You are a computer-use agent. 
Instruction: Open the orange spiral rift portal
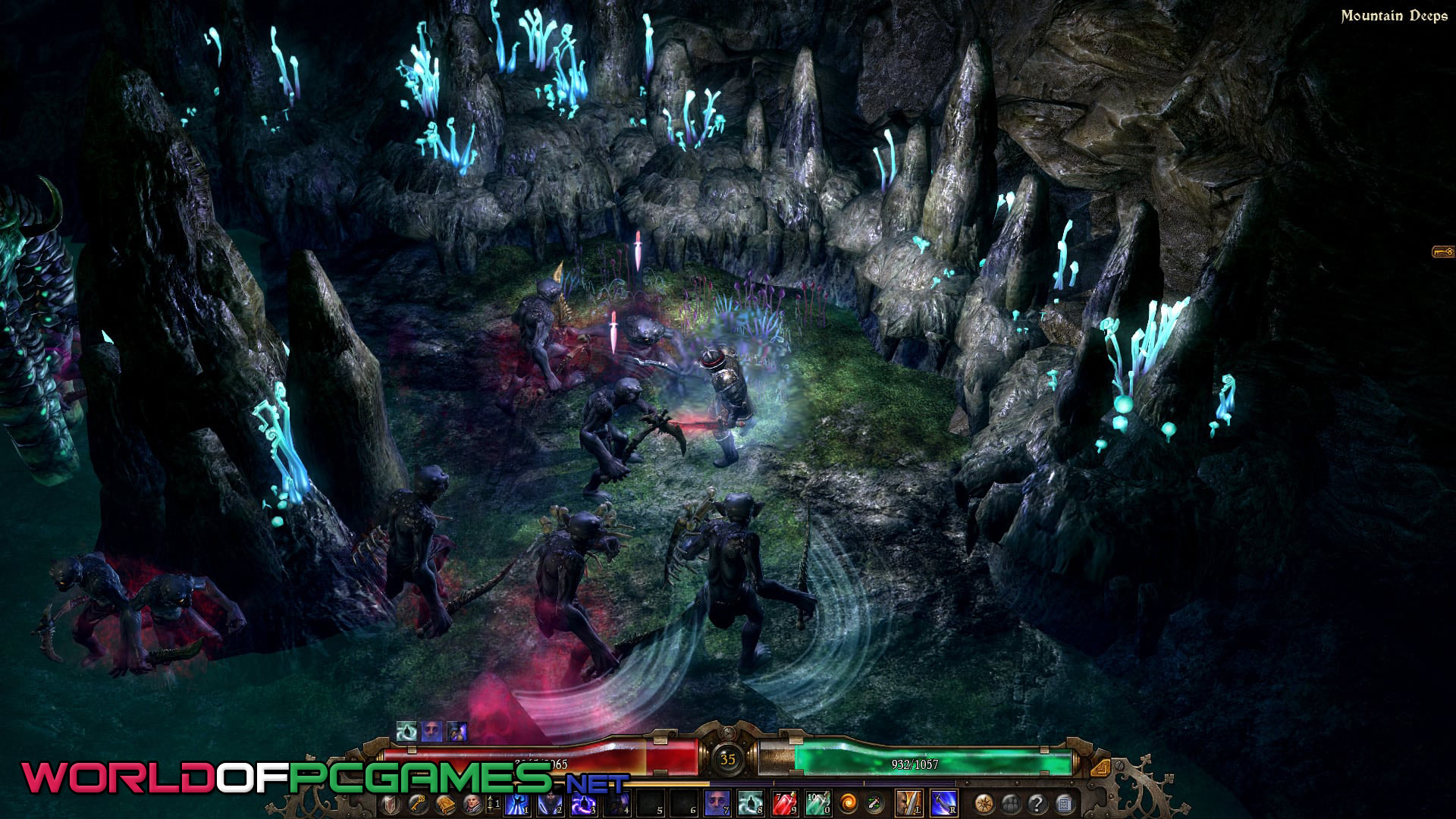(849, 804)
